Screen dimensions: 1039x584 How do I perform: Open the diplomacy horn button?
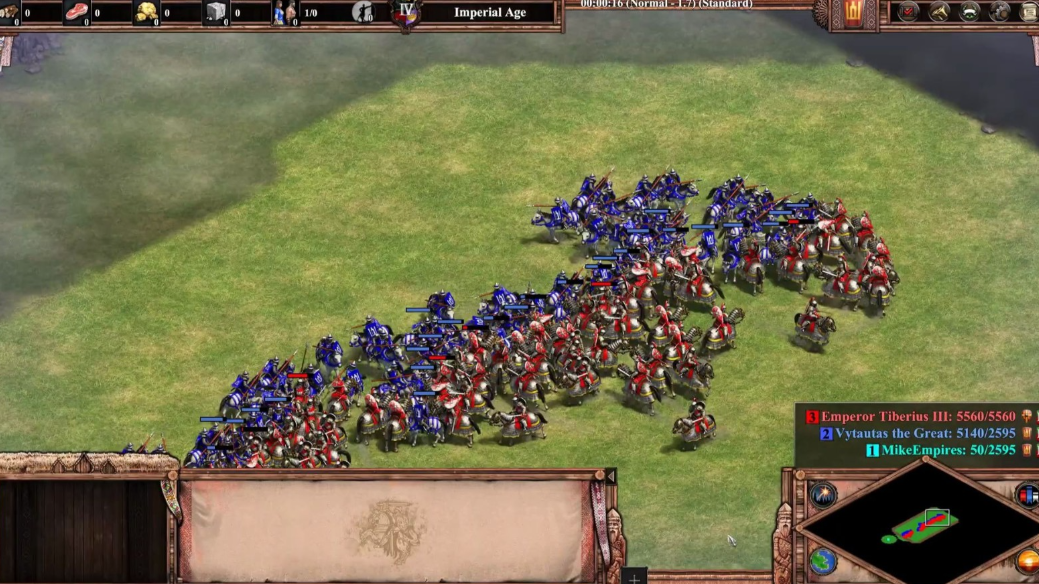click(939, 12)
